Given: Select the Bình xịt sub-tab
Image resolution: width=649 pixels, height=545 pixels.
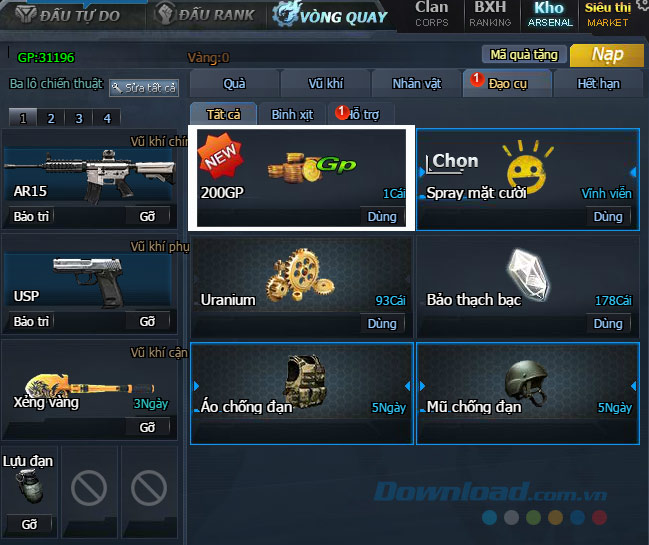Looking at the screenshot, I should 292,115.
